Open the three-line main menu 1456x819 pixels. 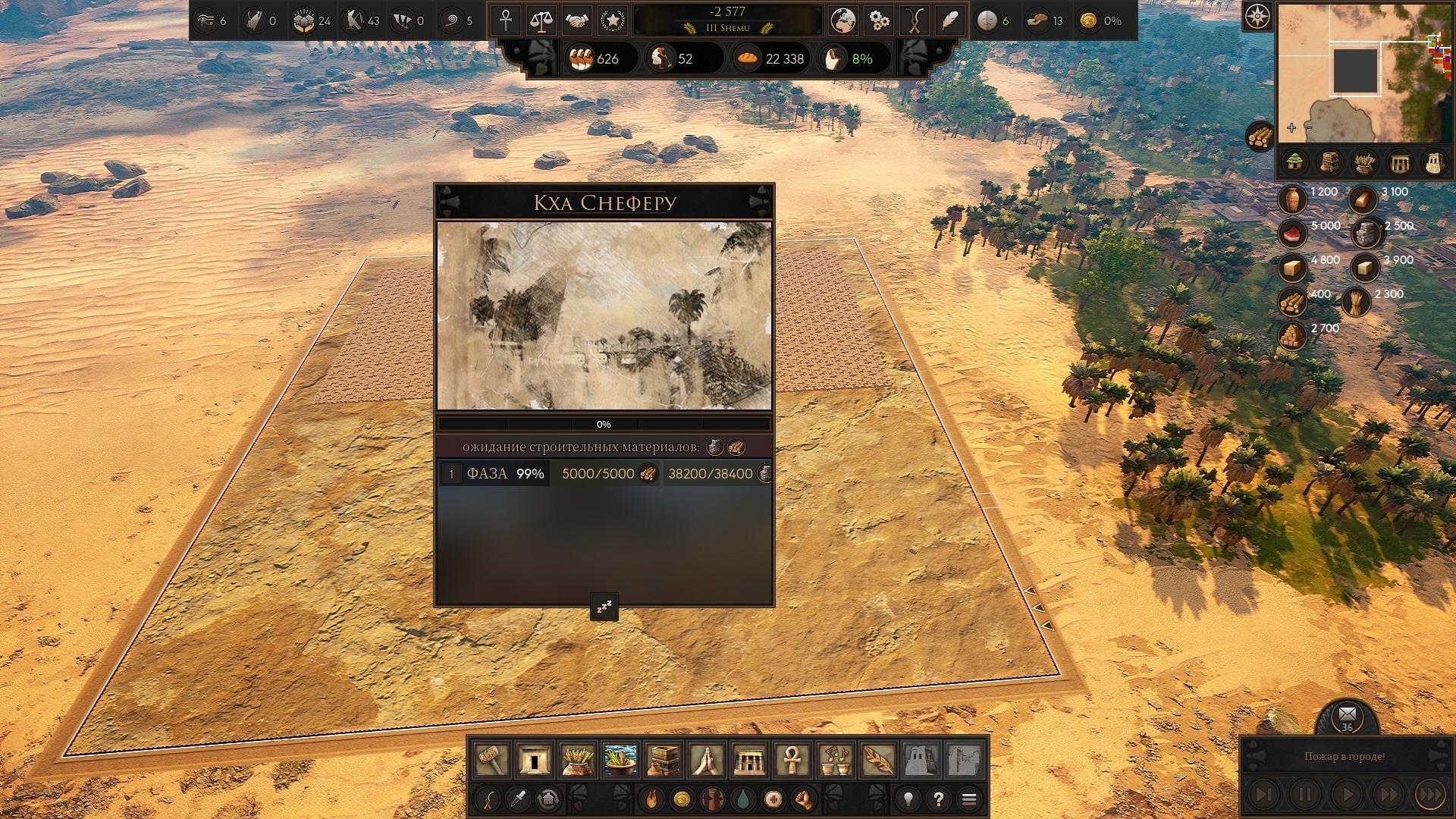(968, 799)
